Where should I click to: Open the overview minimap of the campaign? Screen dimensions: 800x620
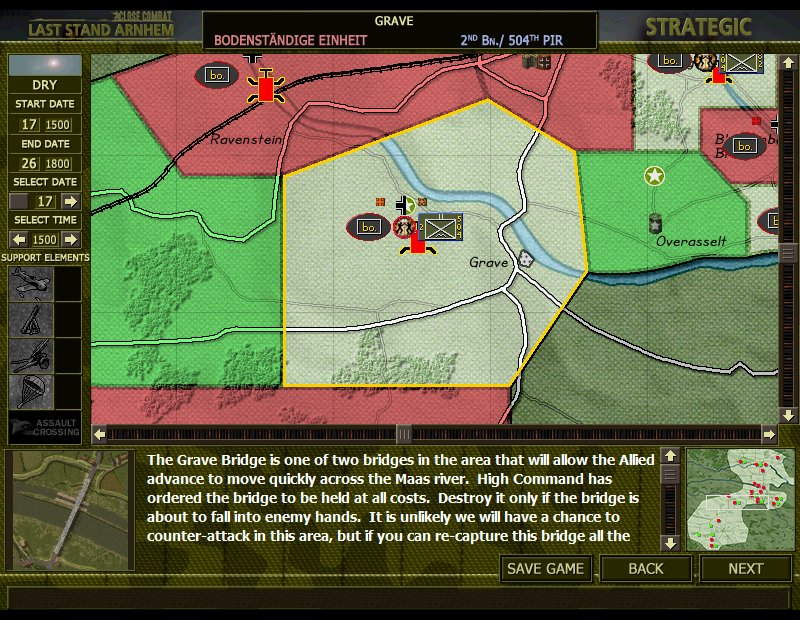734,499
